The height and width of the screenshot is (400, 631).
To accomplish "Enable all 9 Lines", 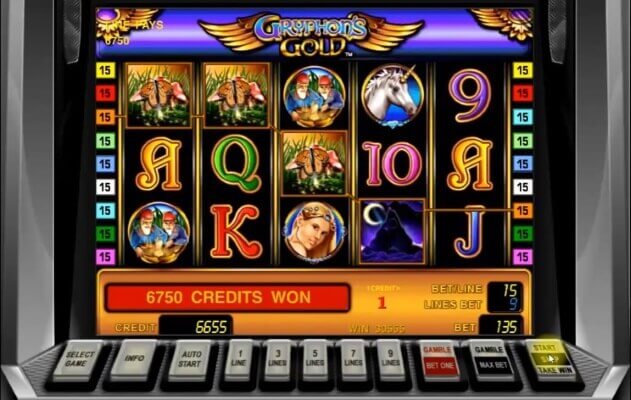I will point(388,359).
